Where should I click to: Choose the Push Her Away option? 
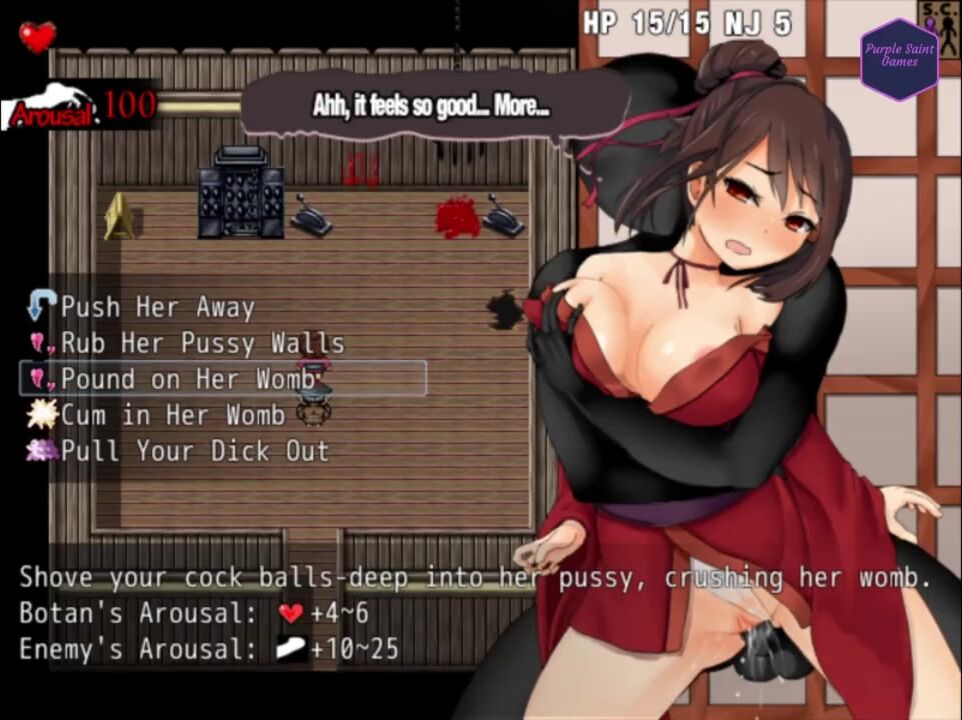coord(157,307)
